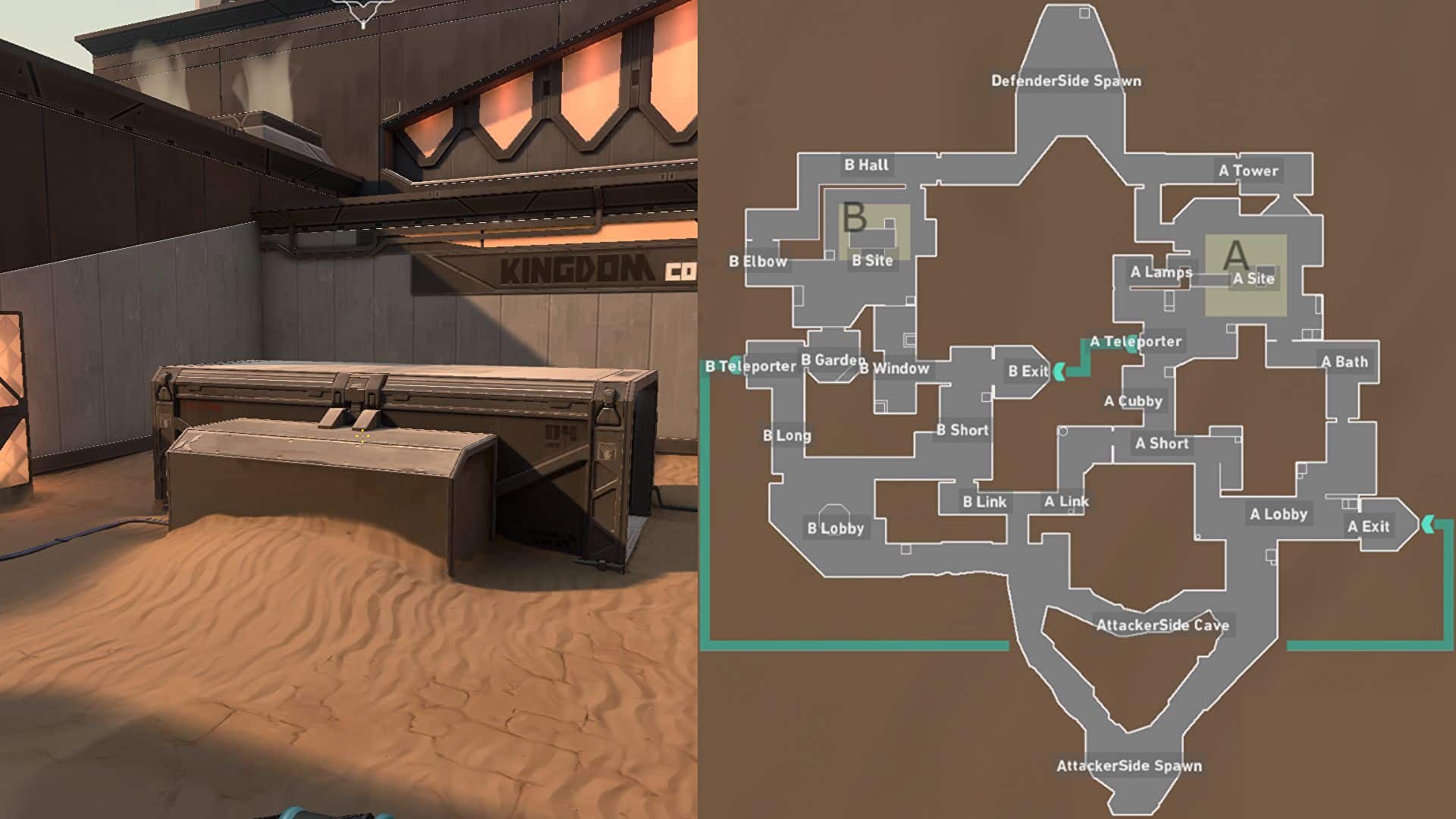Select the A Site label on map
This screenshot has height=819, width=1456.
(x=1253, y=278)
